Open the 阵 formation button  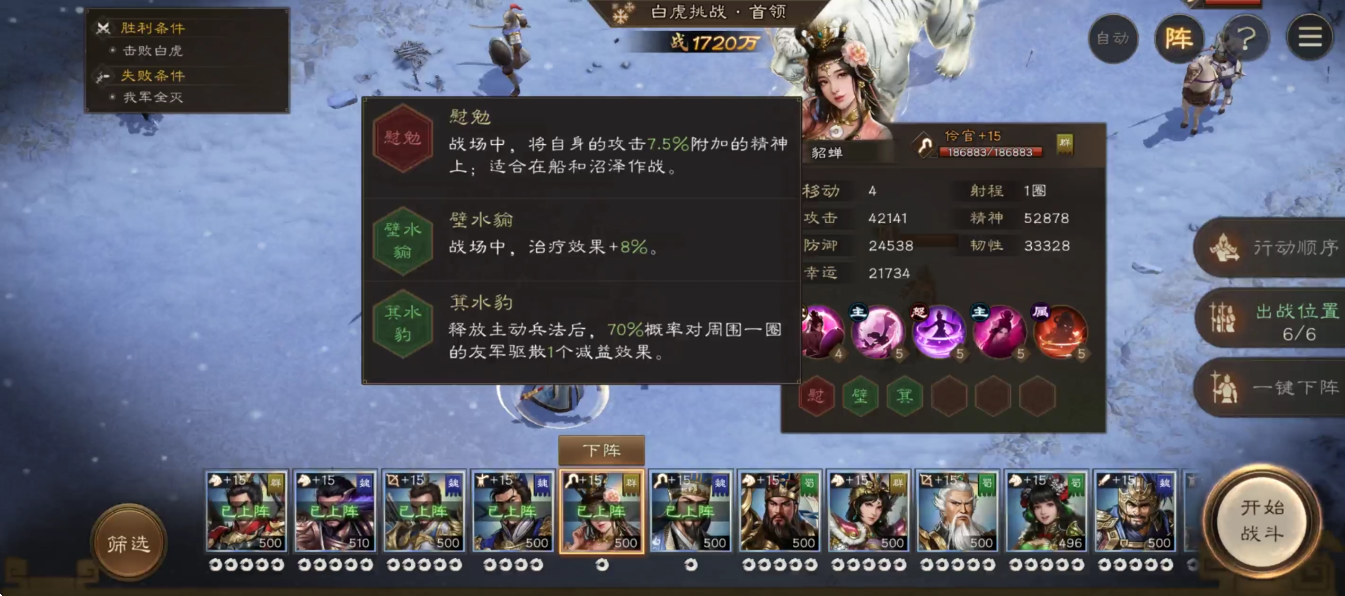coord(1179,39)
